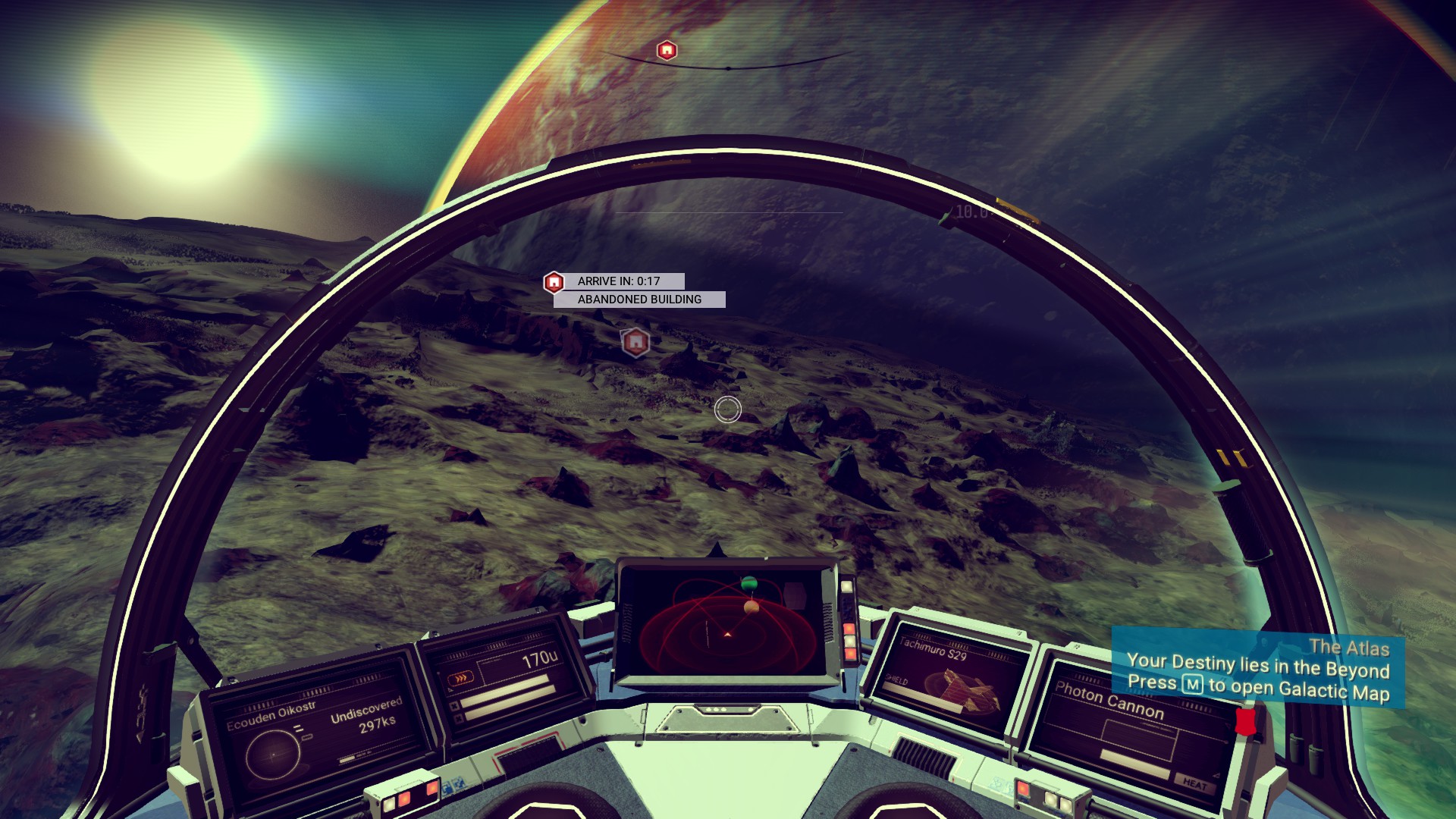This screenshot has height=819, width=1456.
Task: Select the Abandoned Building waypoint marker
Action: point(635,343)
